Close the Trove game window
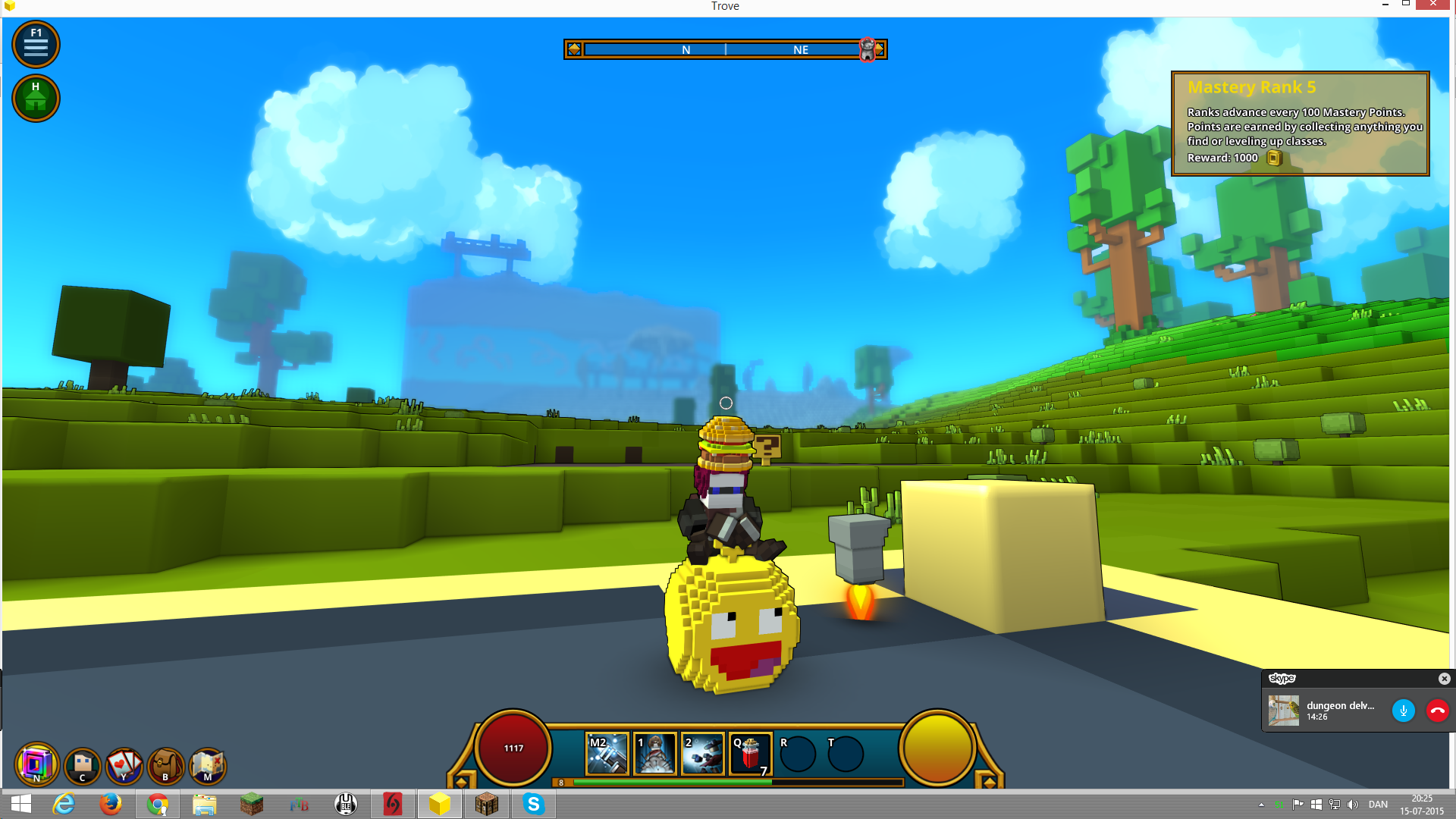Image resolution: width=1456 pixels, height=819 pixels. 1432,5
